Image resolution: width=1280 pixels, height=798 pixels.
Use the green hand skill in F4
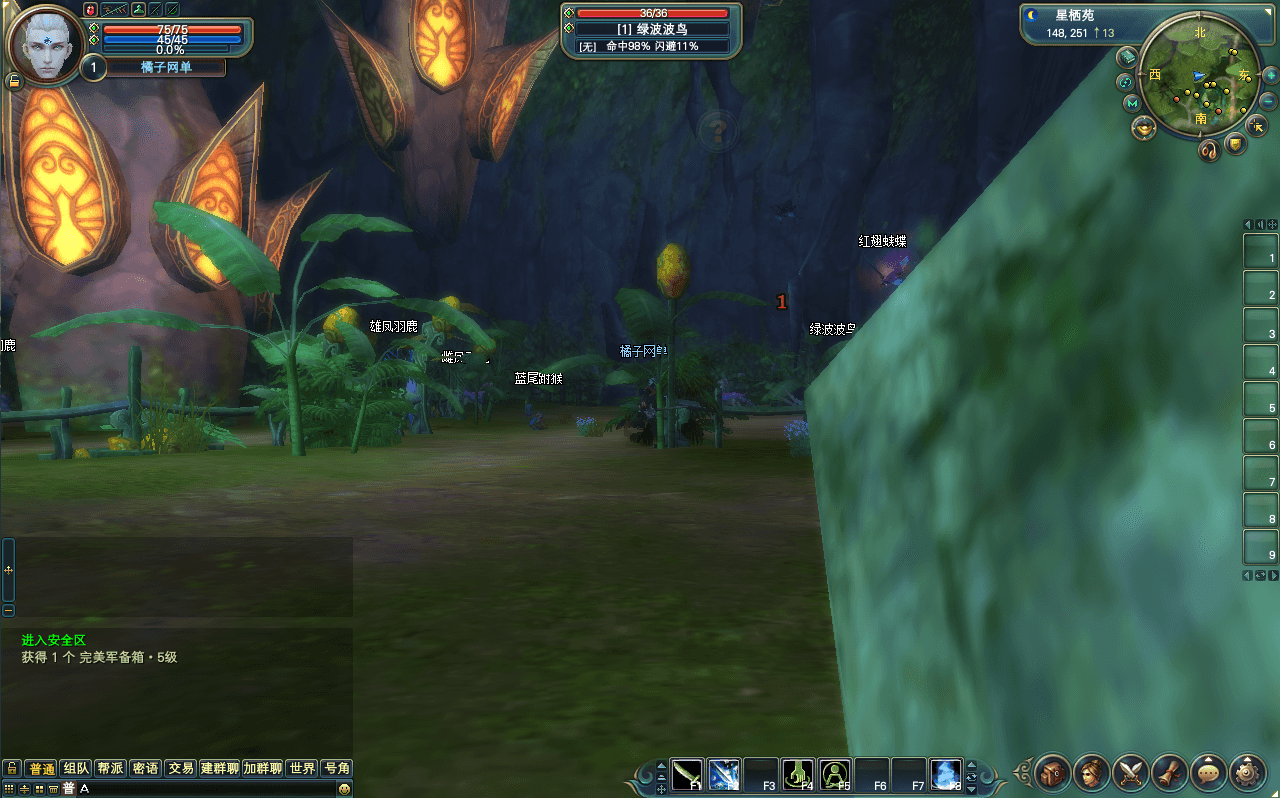(798, 775)
